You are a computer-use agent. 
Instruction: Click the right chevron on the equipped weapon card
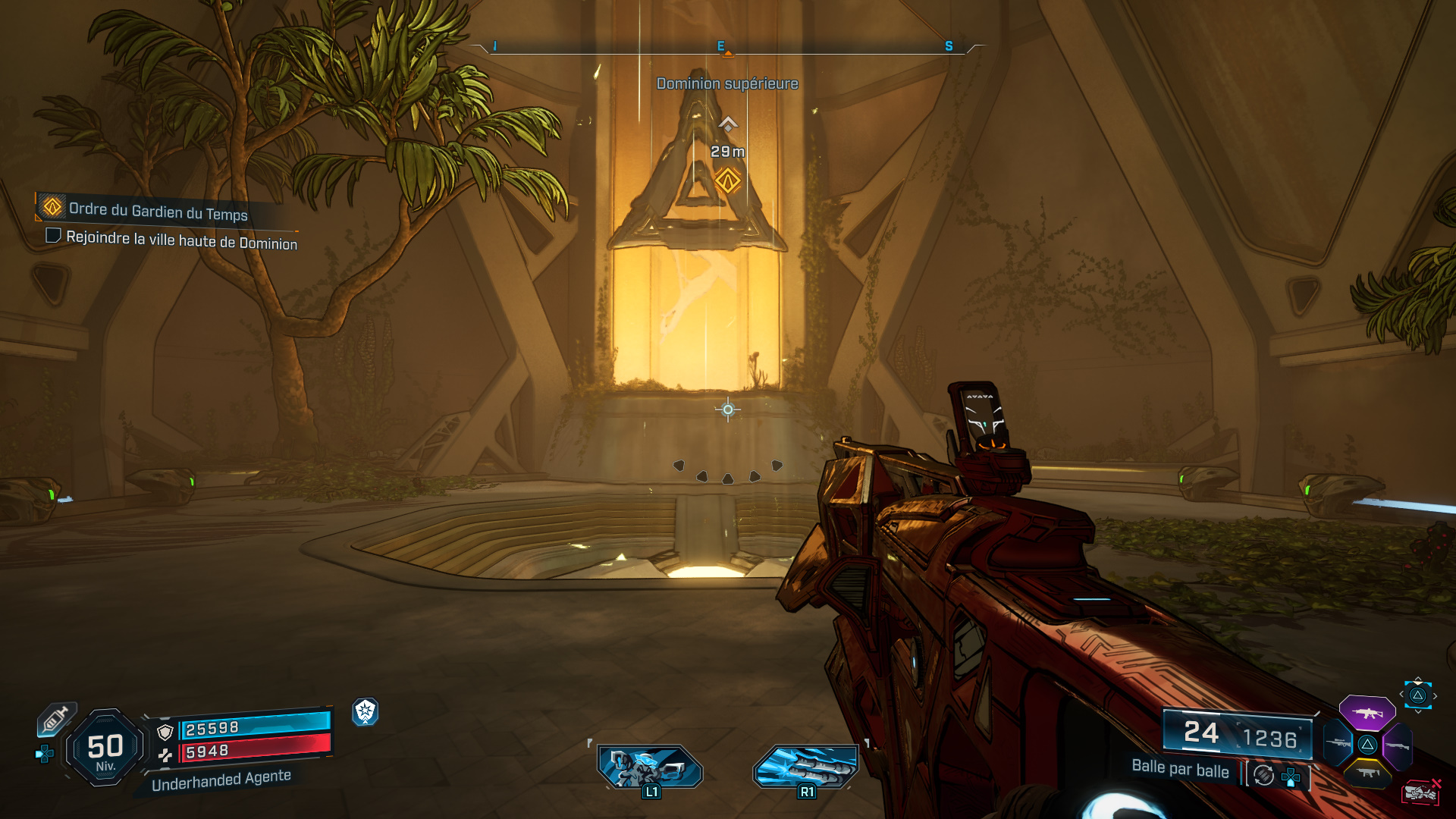coord(1436,695)
